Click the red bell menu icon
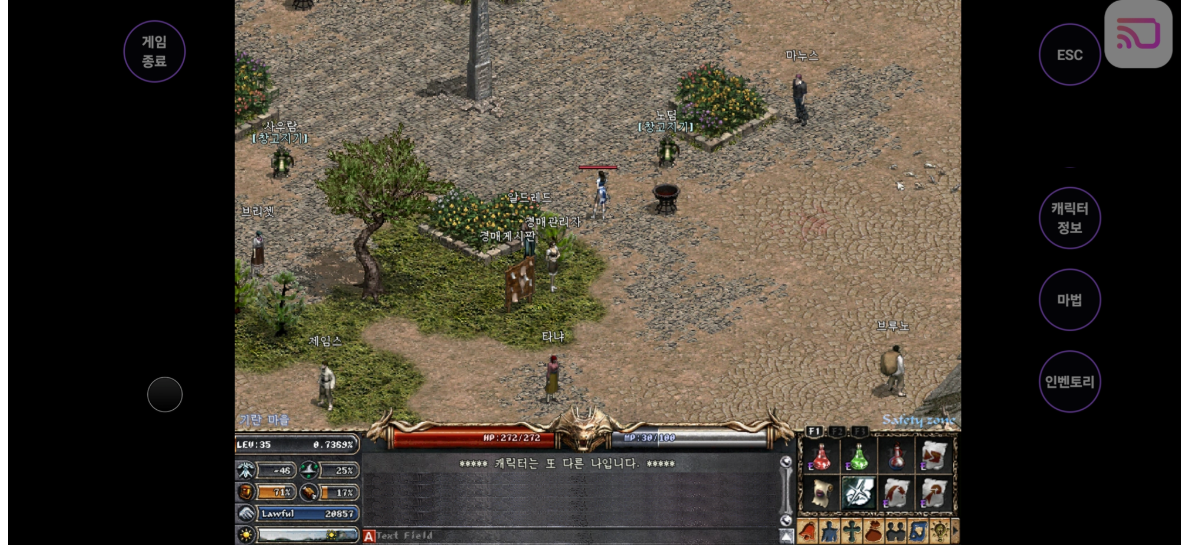Image resolution: width=1181 pixels, height=545 pixels. [x=808, y=531]
